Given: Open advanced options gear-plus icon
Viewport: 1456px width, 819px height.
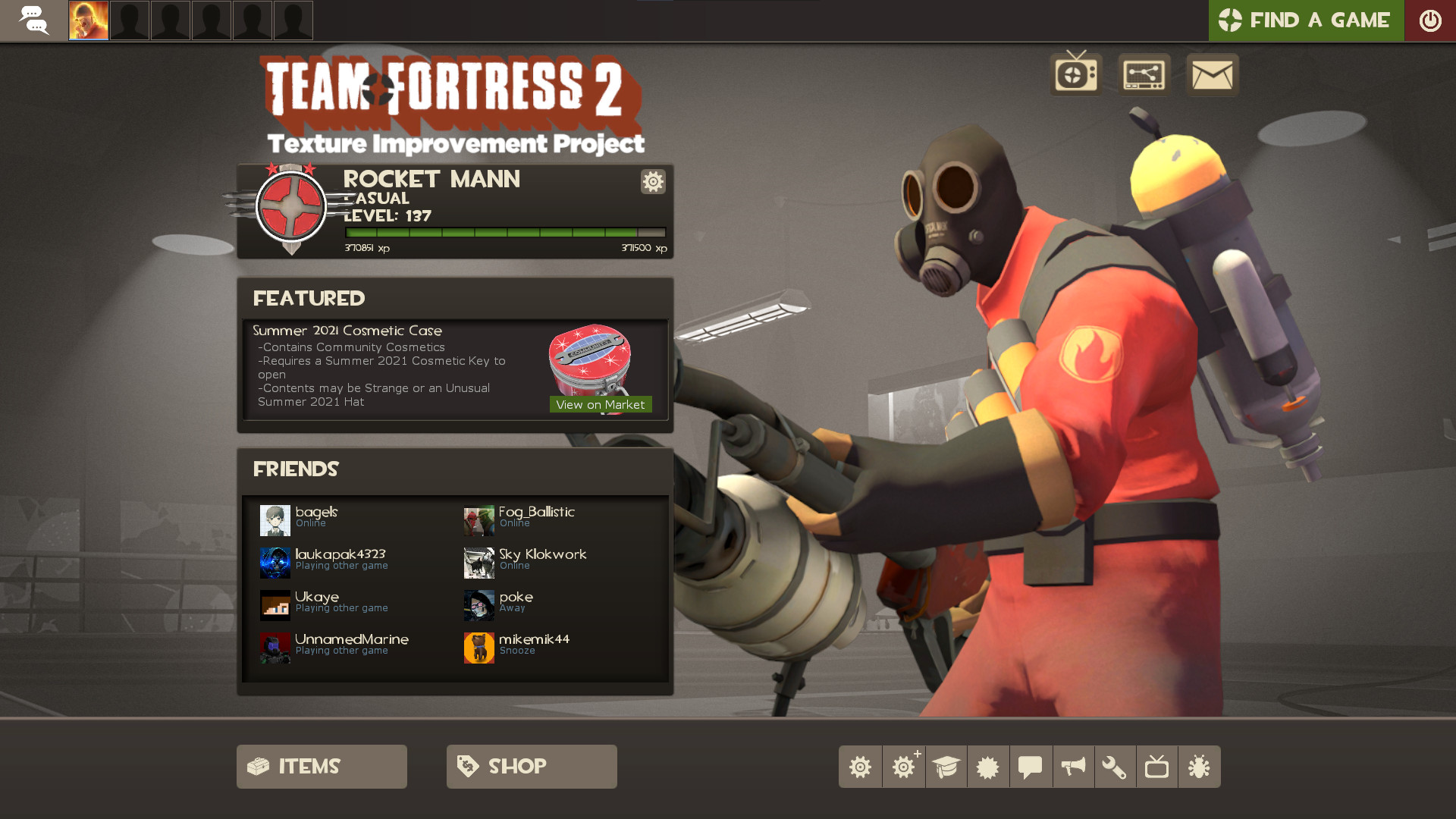Looking at the screenshot, I should tap(902, 766).
